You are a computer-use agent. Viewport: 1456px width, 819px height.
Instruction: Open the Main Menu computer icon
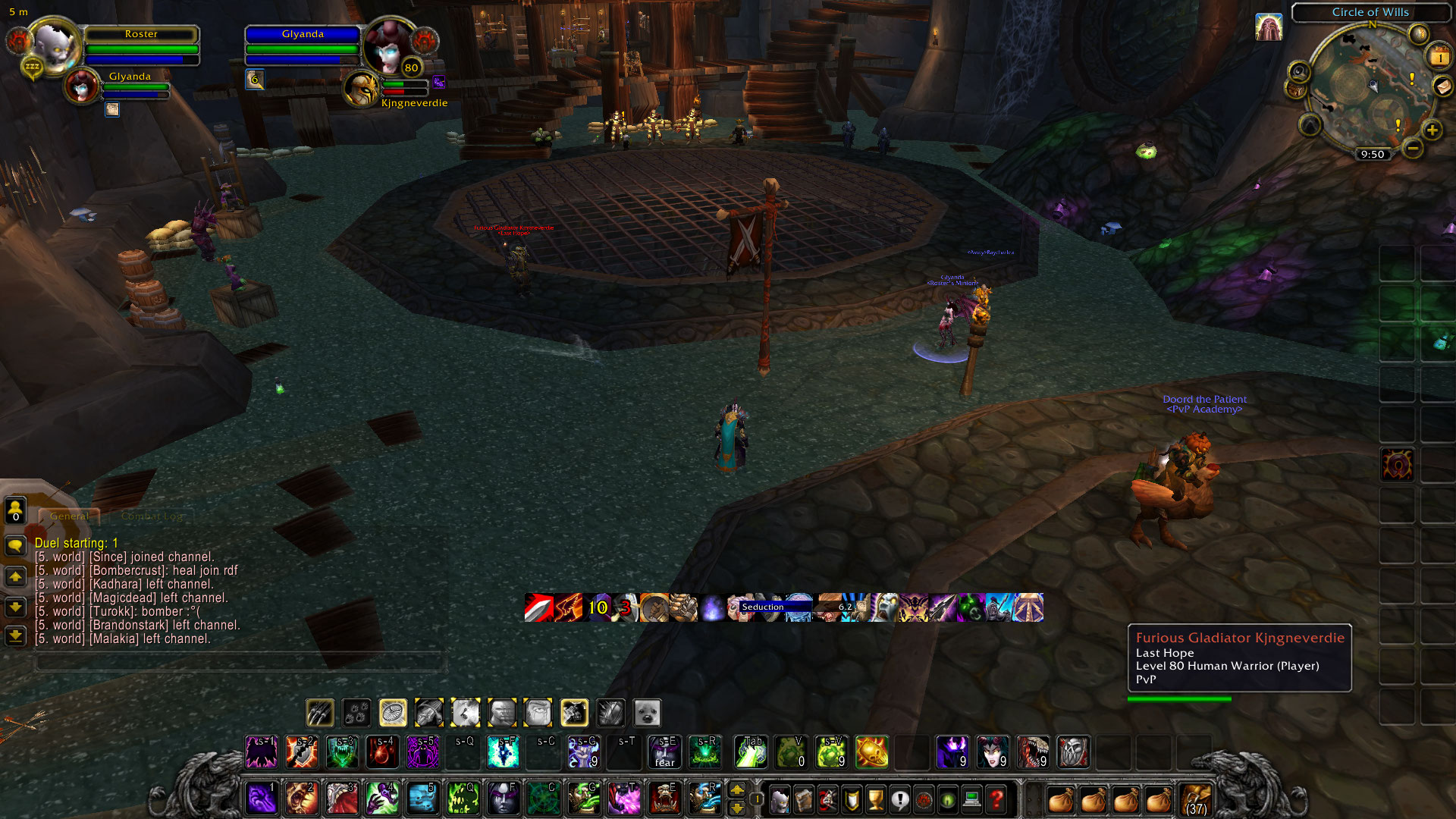(x=971, y=800)
